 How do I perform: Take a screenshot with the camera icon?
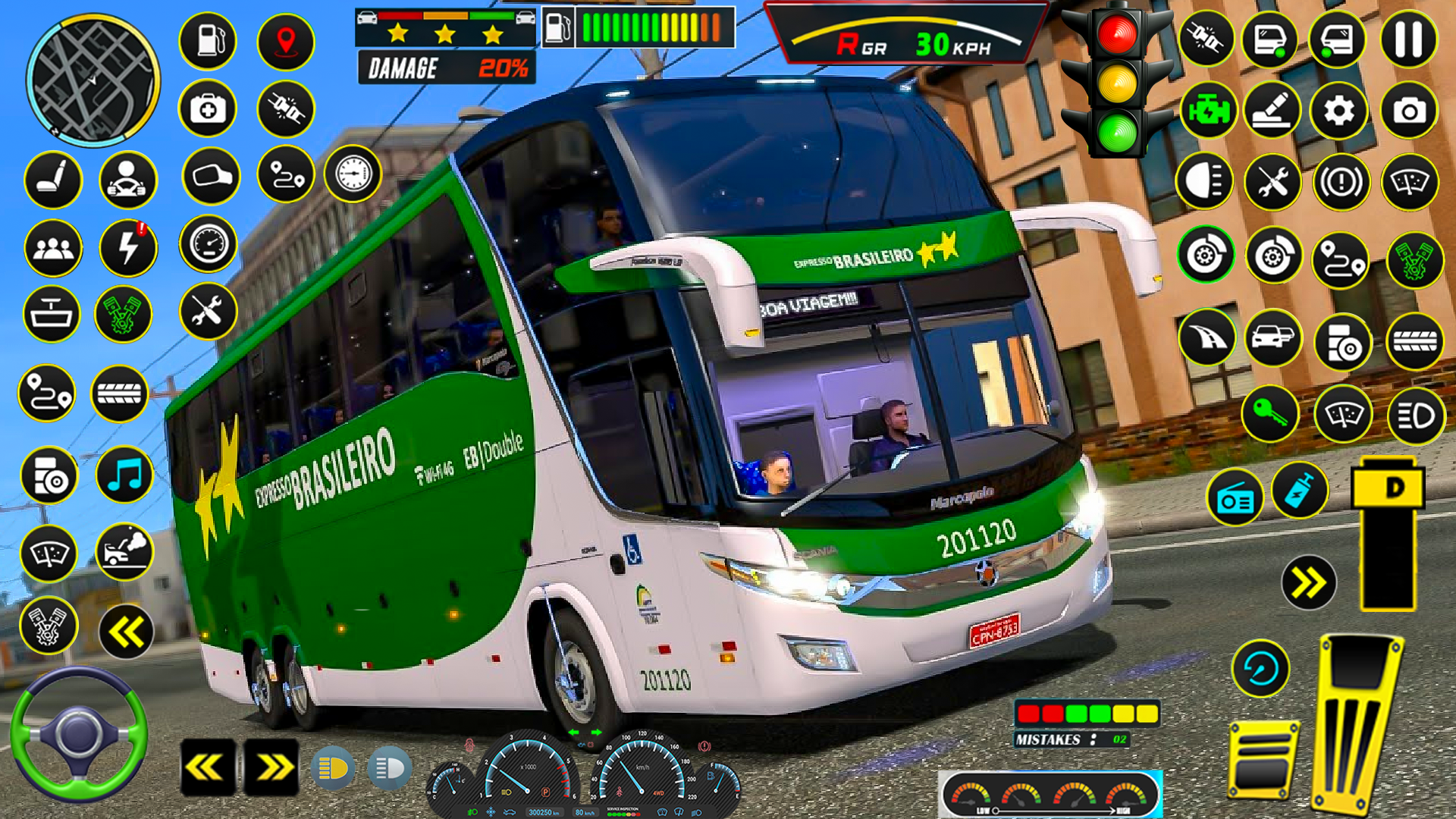coord(1409,111)
